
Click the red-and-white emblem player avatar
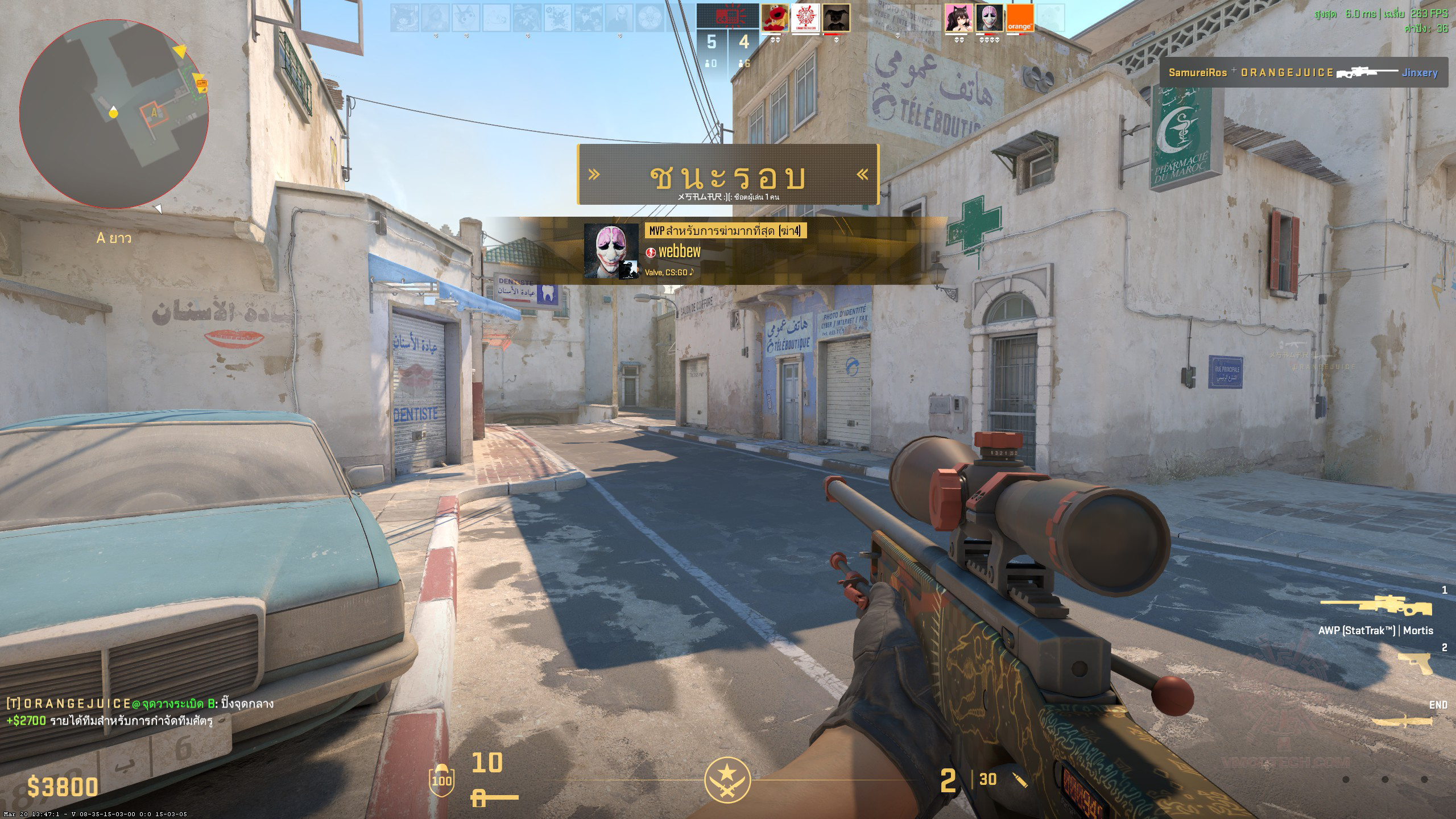pyautogui.click(x=805, y=18)
